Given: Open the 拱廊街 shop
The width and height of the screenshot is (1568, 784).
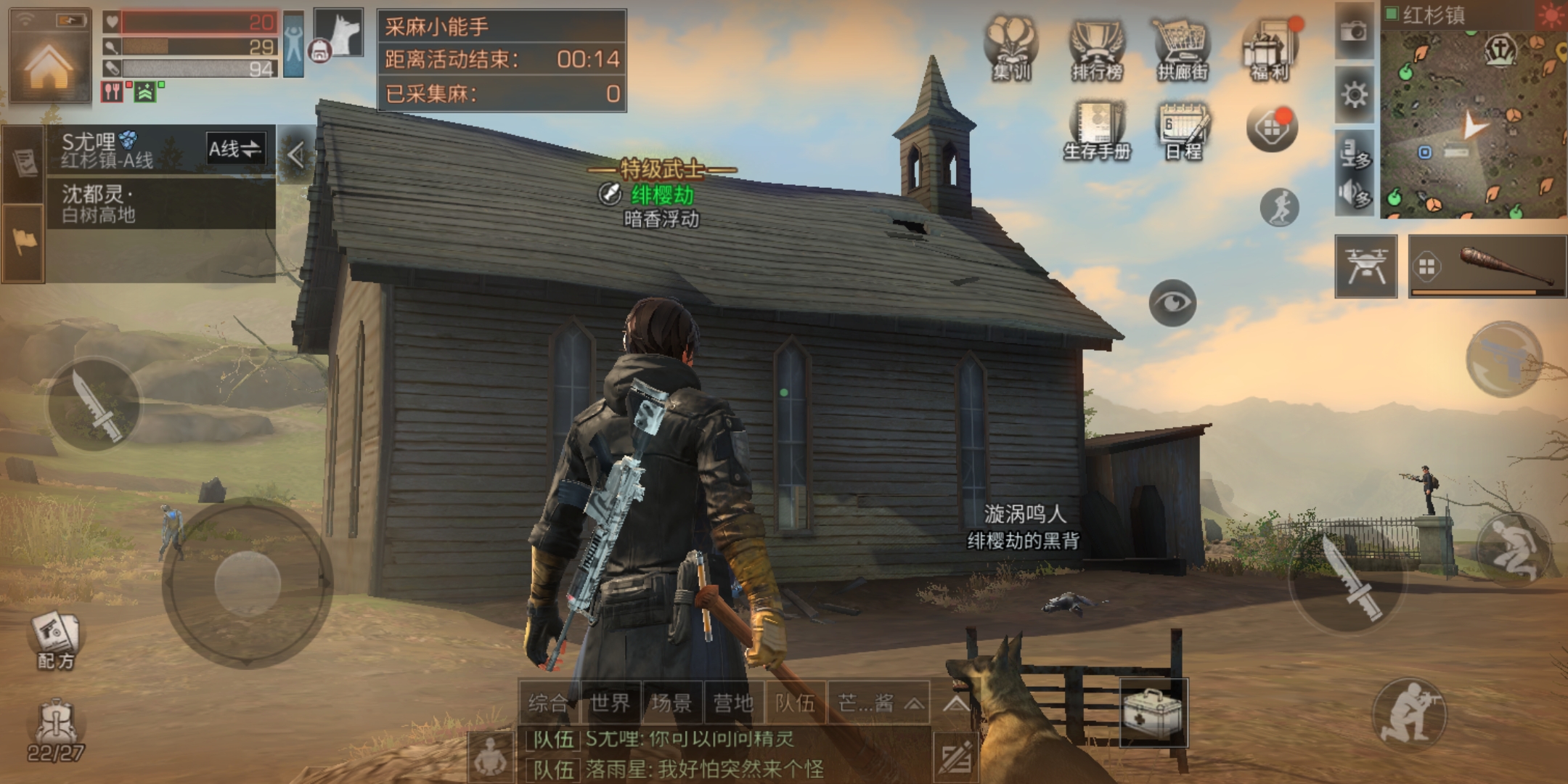Looking at the screenshot, I should tap(1183, 48).
